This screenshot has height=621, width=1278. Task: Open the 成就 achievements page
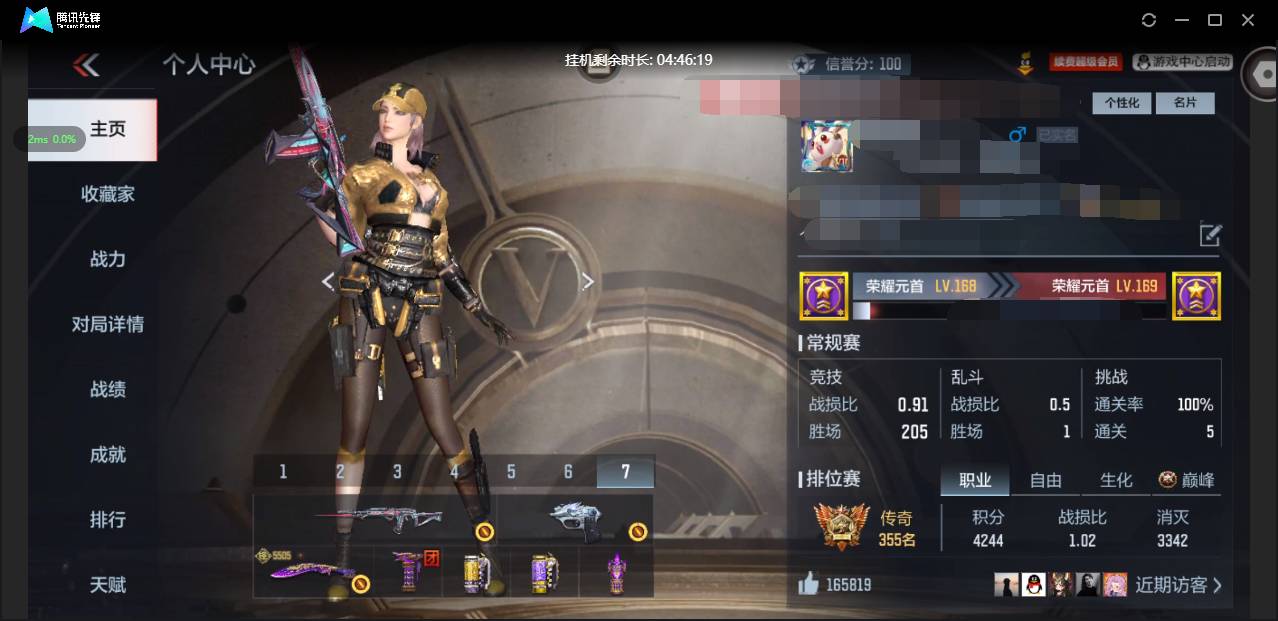click(x=108, y=454)
